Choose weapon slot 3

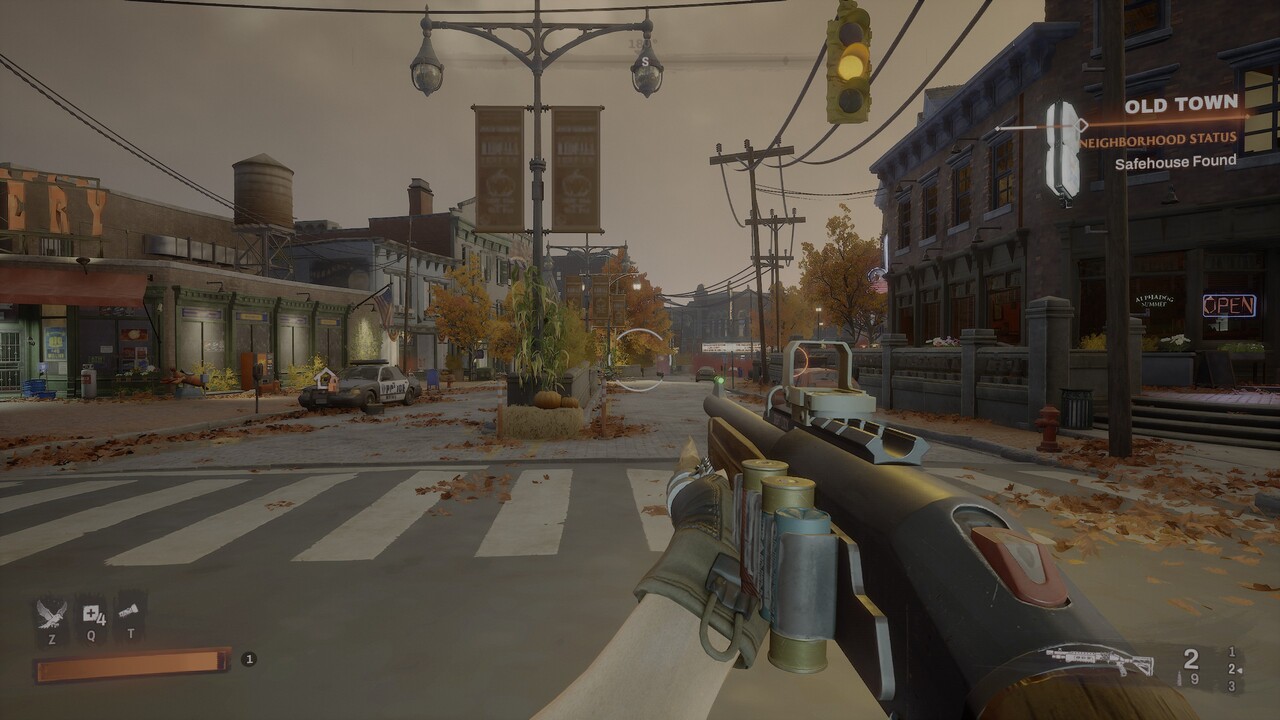coord(1232,686)
